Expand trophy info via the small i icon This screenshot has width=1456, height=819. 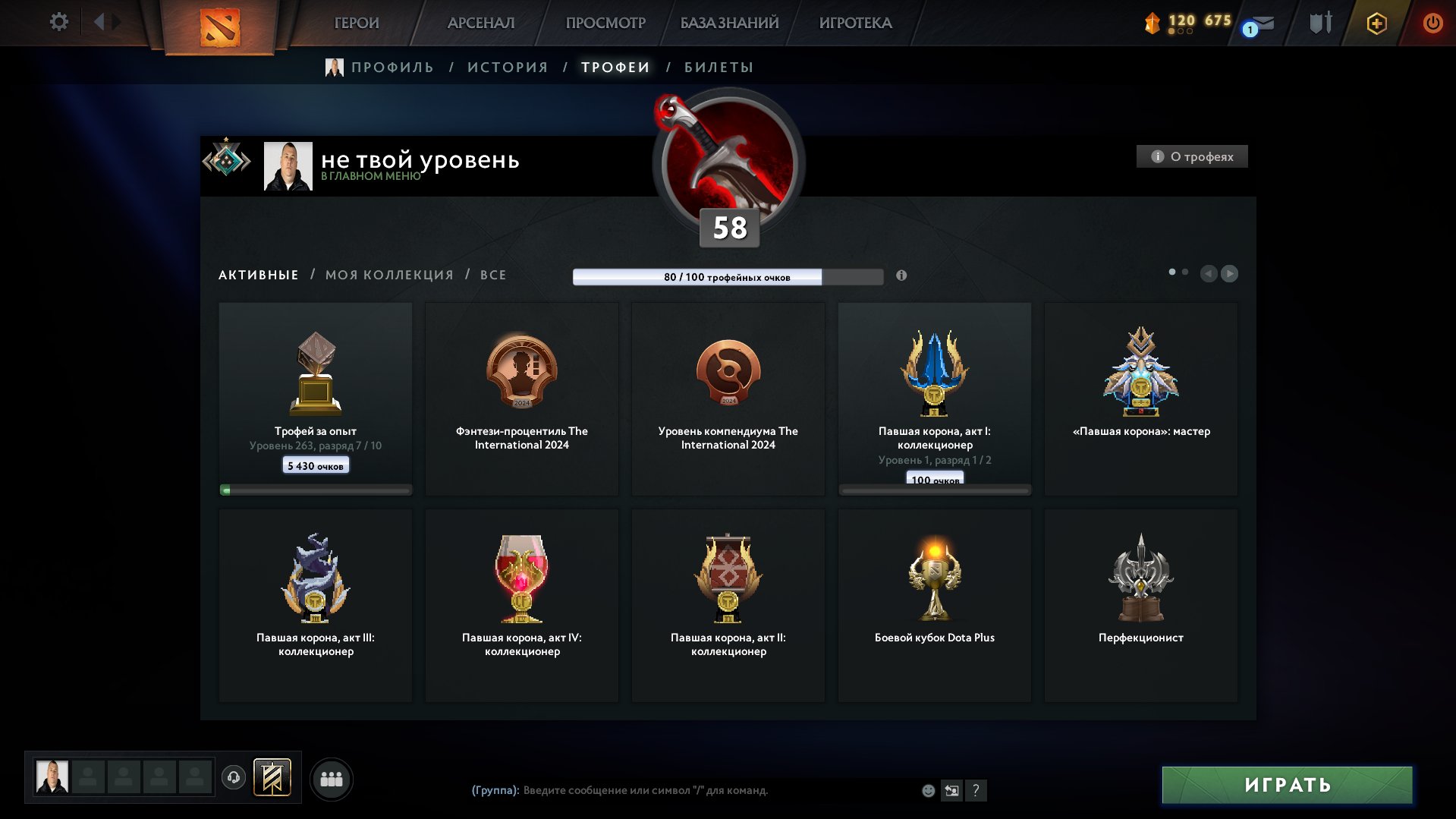tap(902, 276)
